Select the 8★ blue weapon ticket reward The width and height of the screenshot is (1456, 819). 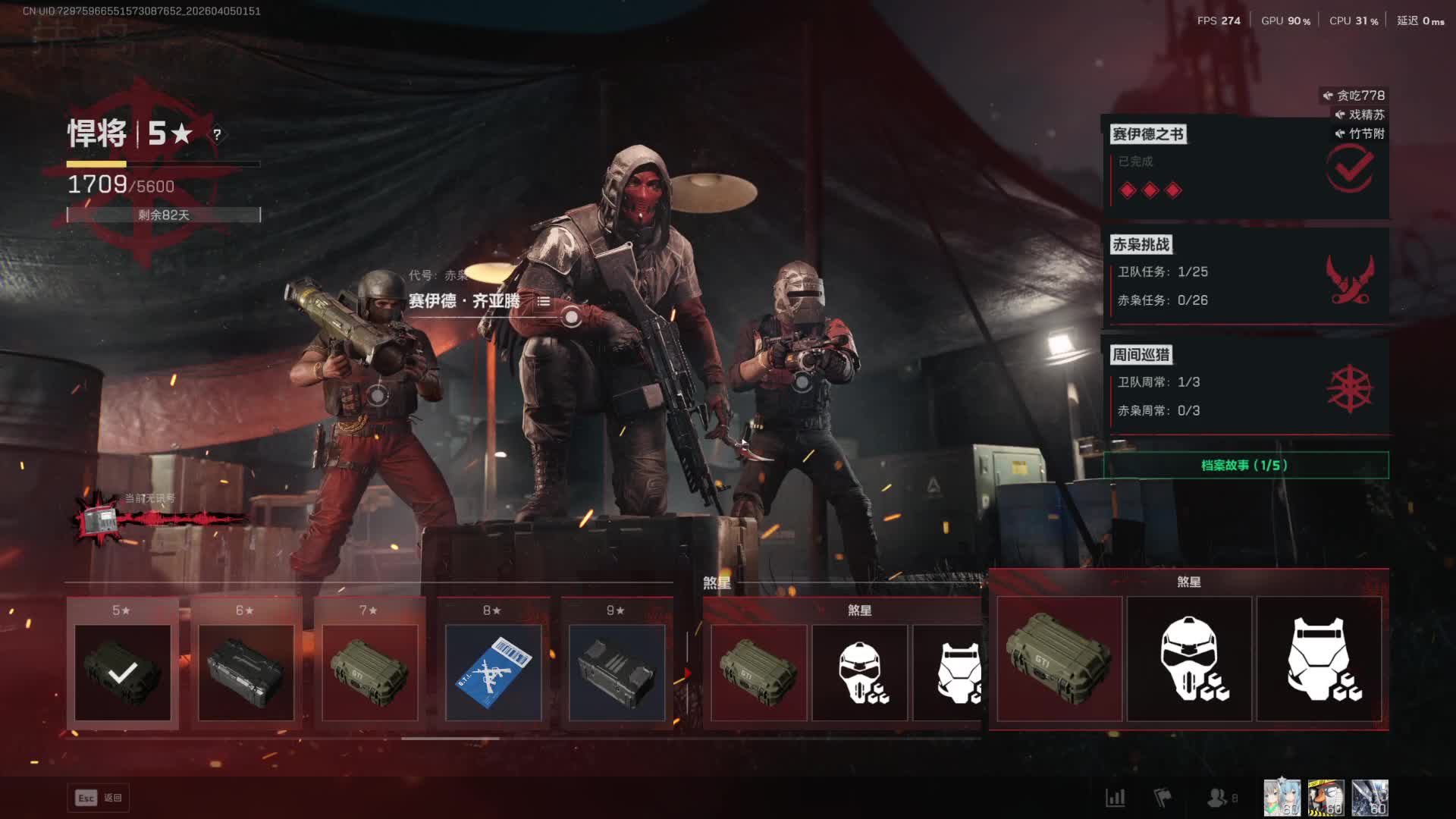[493, 672]
